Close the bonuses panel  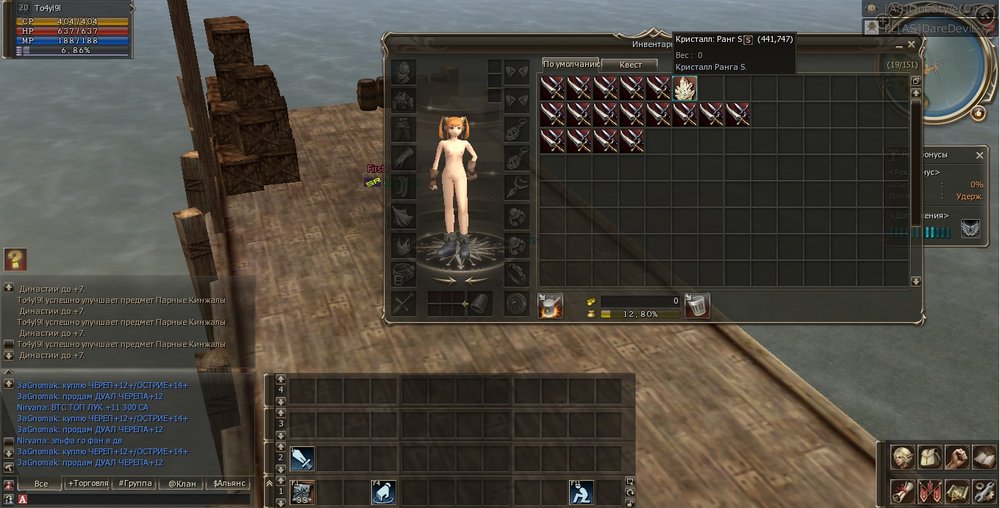coord(979,155)
